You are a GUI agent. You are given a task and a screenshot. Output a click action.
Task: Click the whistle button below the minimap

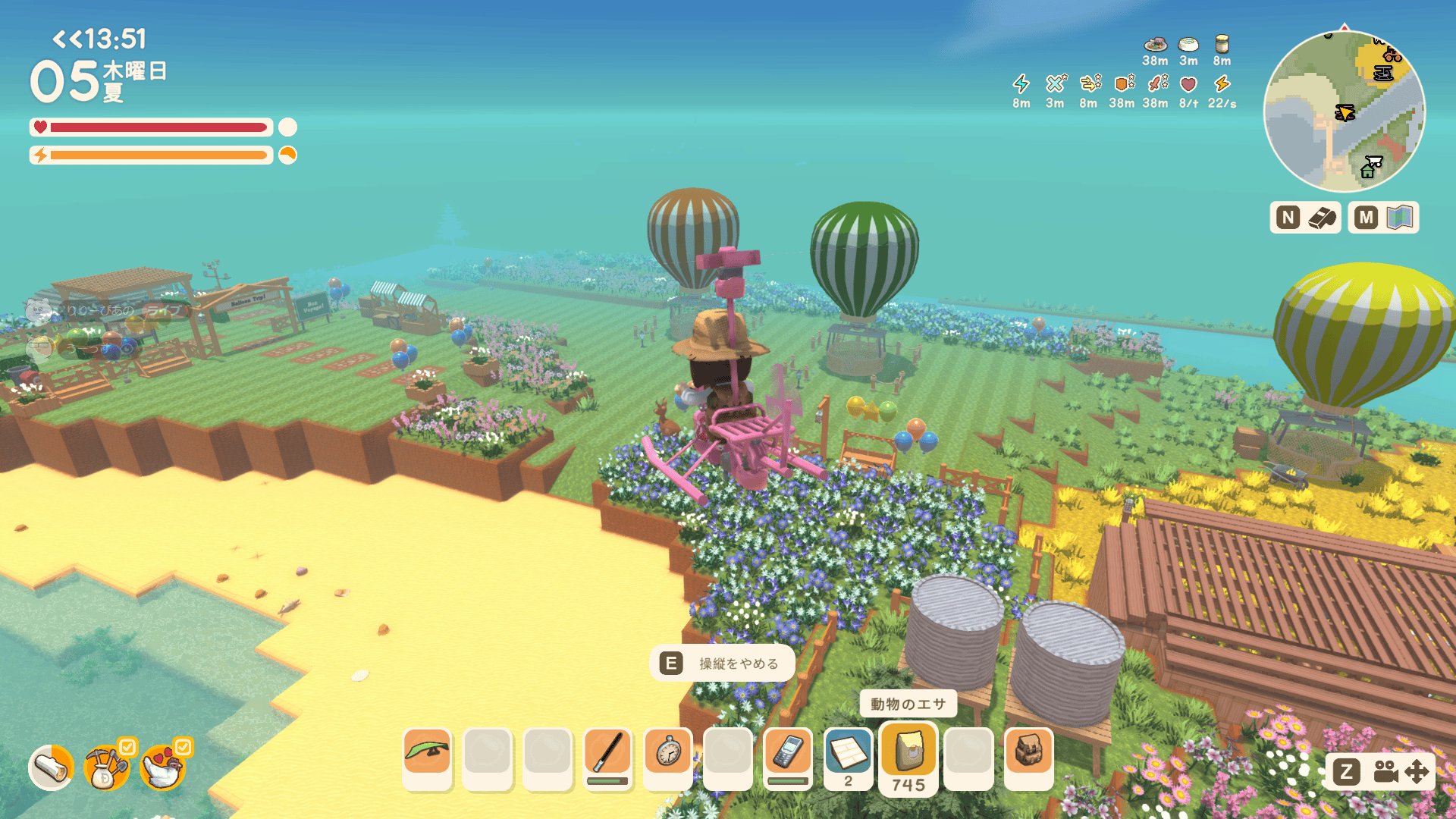click(1305, 218)
